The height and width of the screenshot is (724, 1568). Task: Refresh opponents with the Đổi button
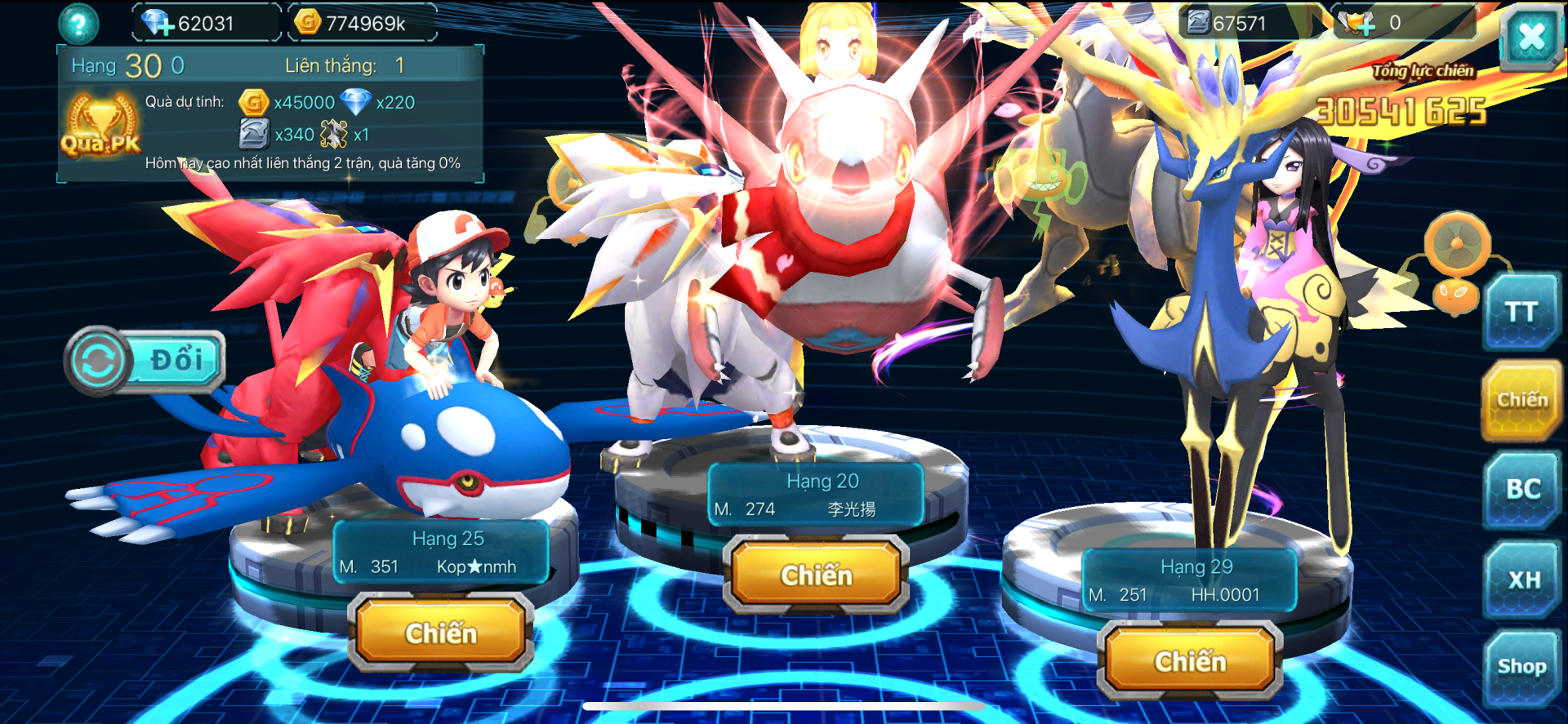tap(145, 361)
